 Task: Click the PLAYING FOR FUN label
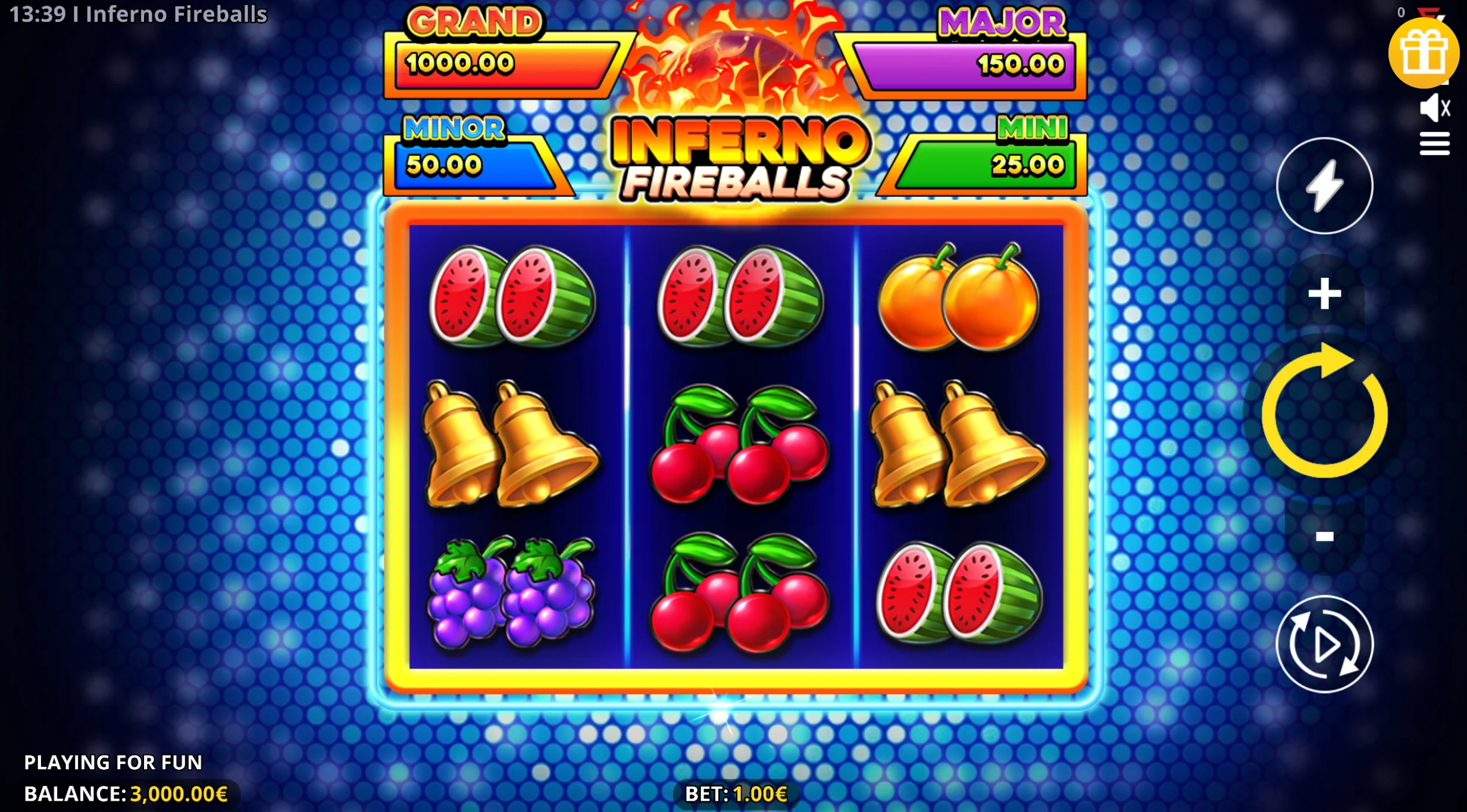[x=113, y=762]
